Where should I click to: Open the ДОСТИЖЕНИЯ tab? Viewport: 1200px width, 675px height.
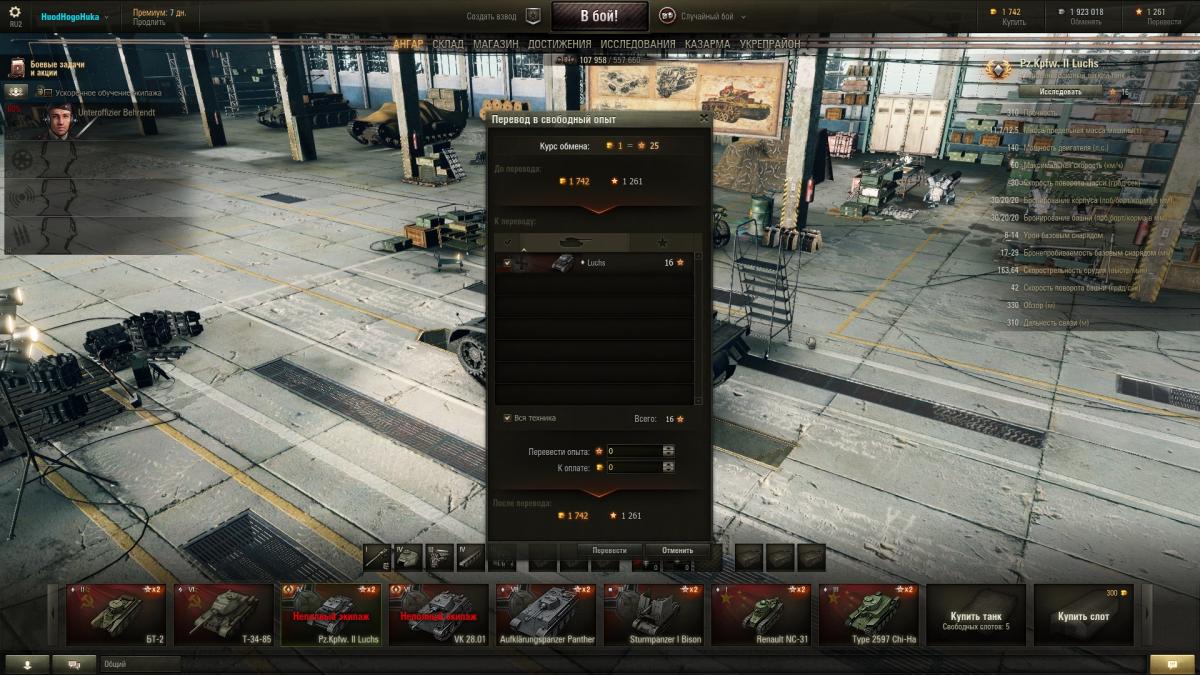[560, 44]
